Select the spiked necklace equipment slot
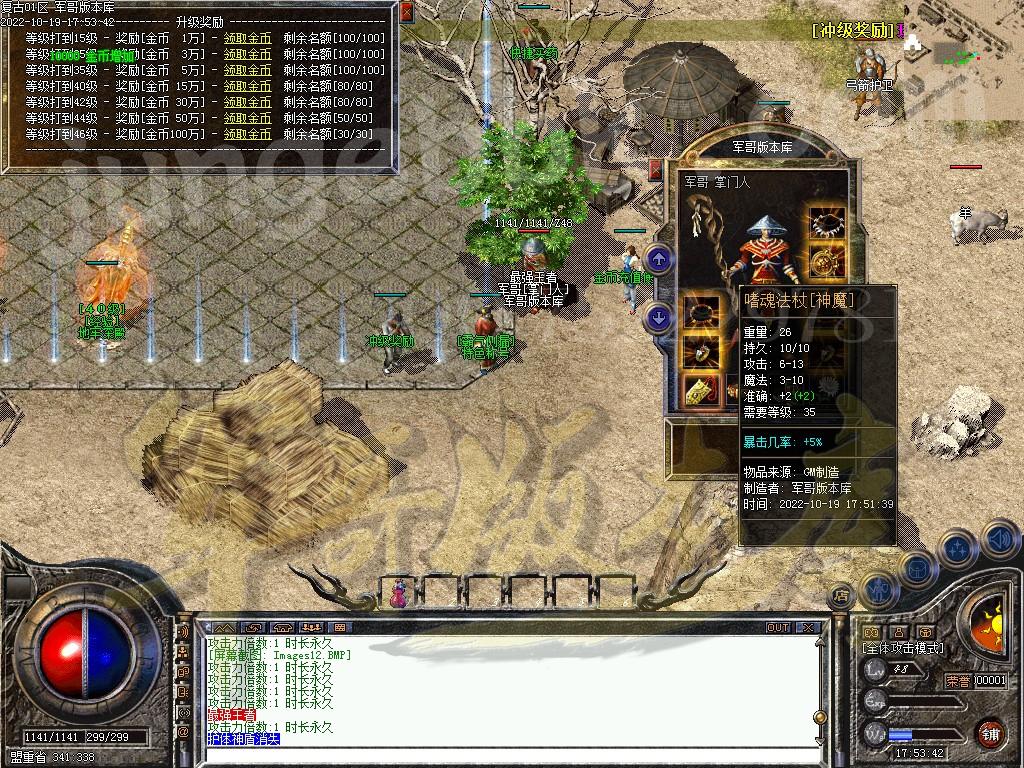Screen dimensions: 1024x768 [x=826, y=223]
